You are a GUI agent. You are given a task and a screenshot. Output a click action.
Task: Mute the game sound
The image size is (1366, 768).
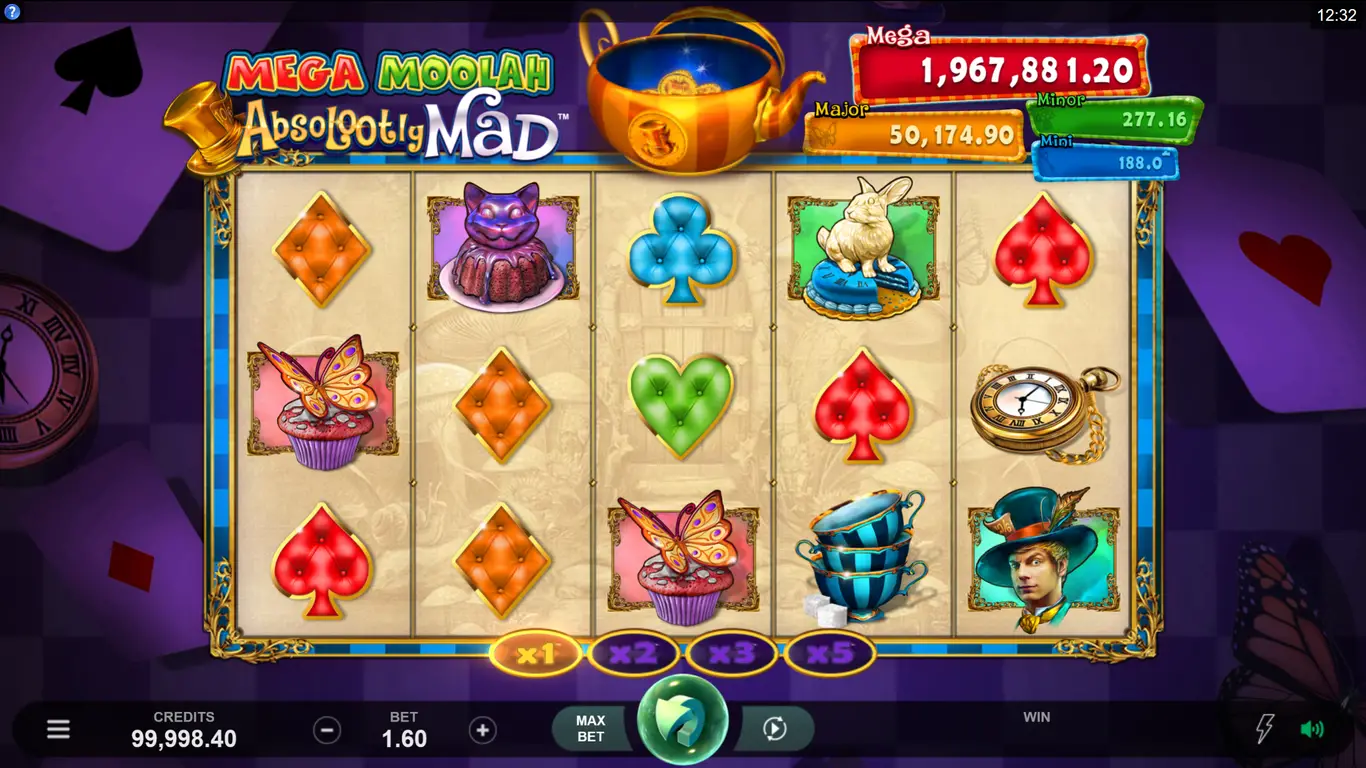tap(1312, 729)
